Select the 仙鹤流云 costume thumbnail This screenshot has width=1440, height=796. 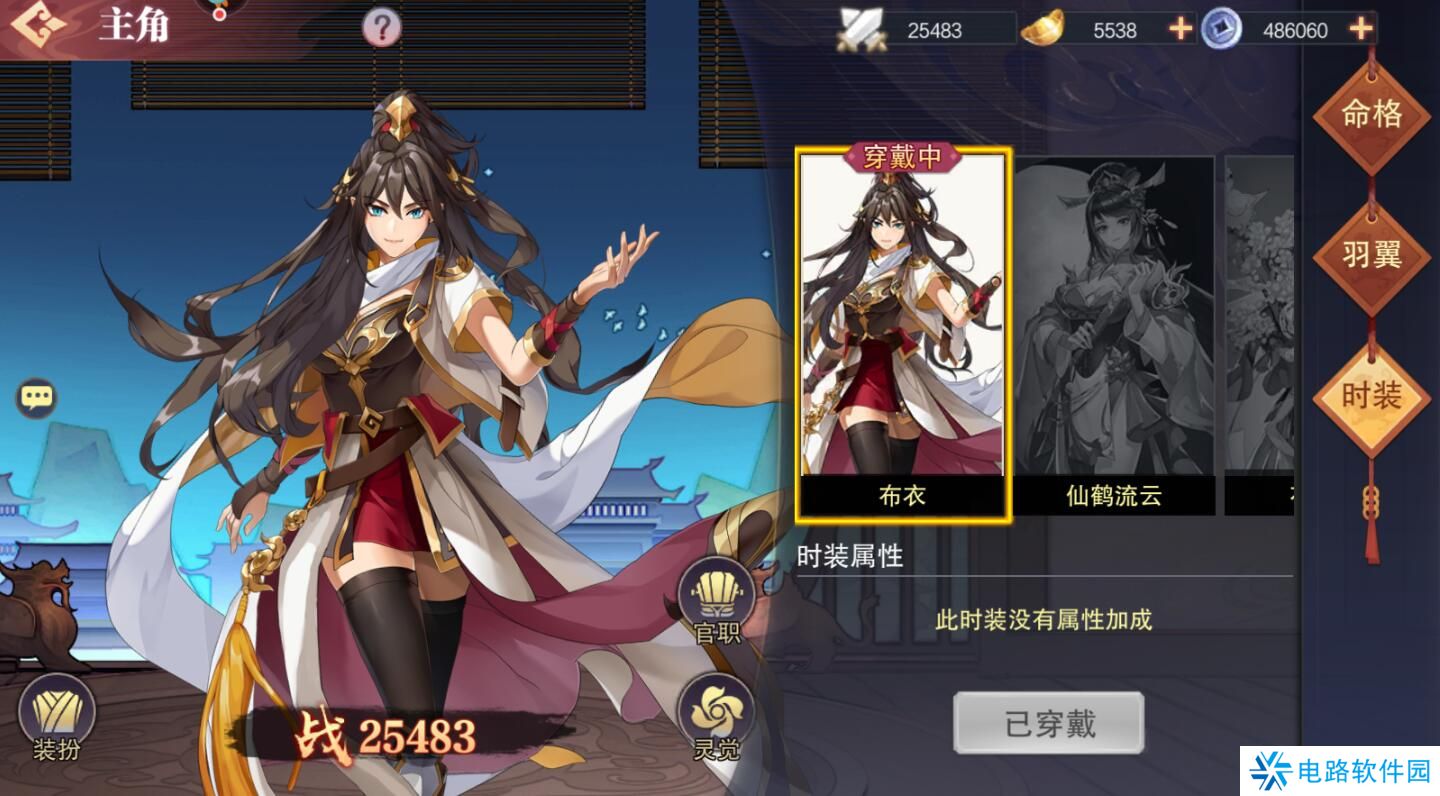[x=1113, y=330]
